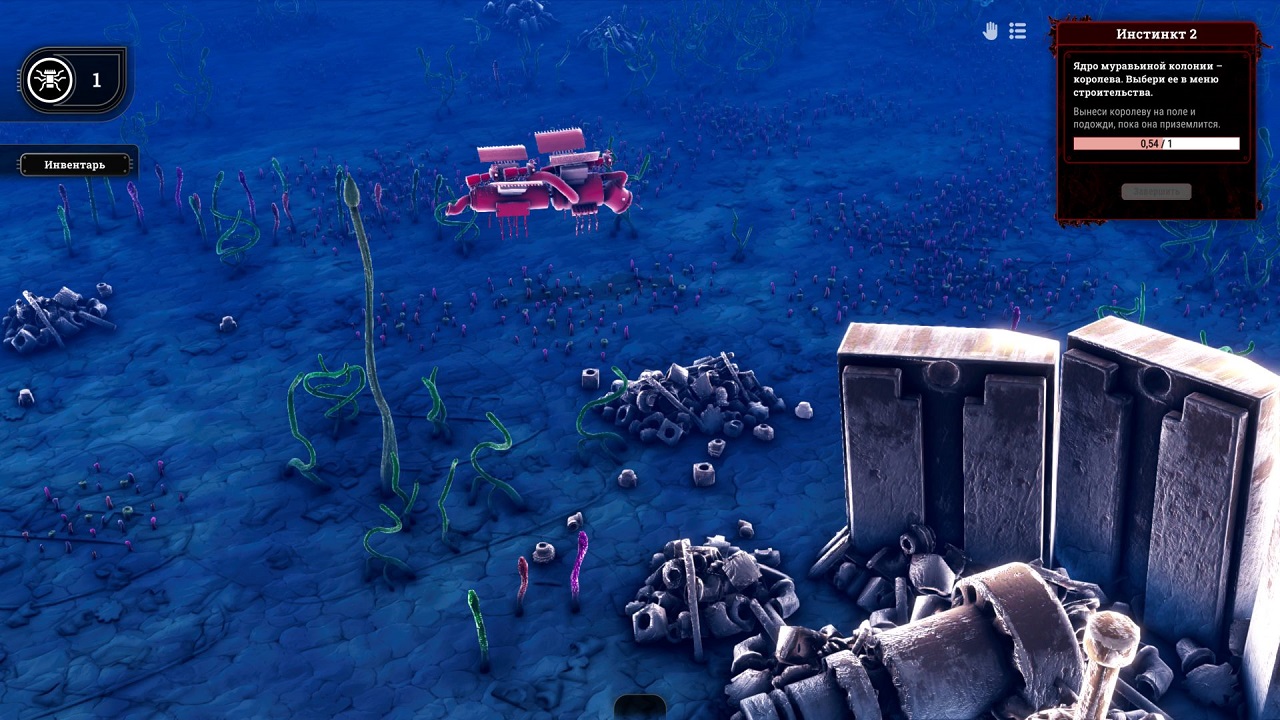Viewport: 1280px width, 720px height.
Task: Click the greyed-out Завершить button
Action: (x=1156, y=191)
